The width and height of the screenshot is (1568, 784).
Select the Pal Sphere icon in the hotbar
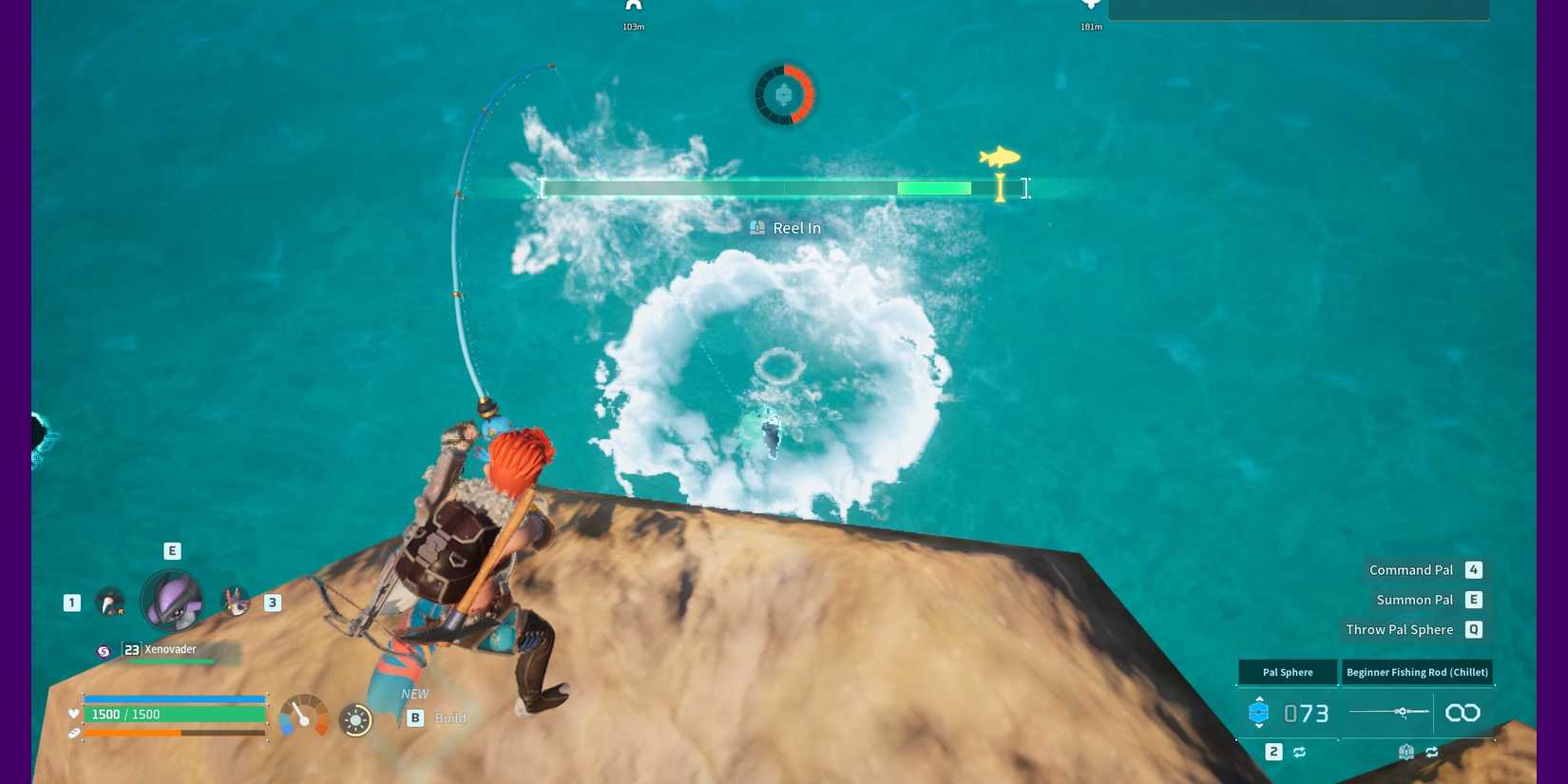(1259, 712)
